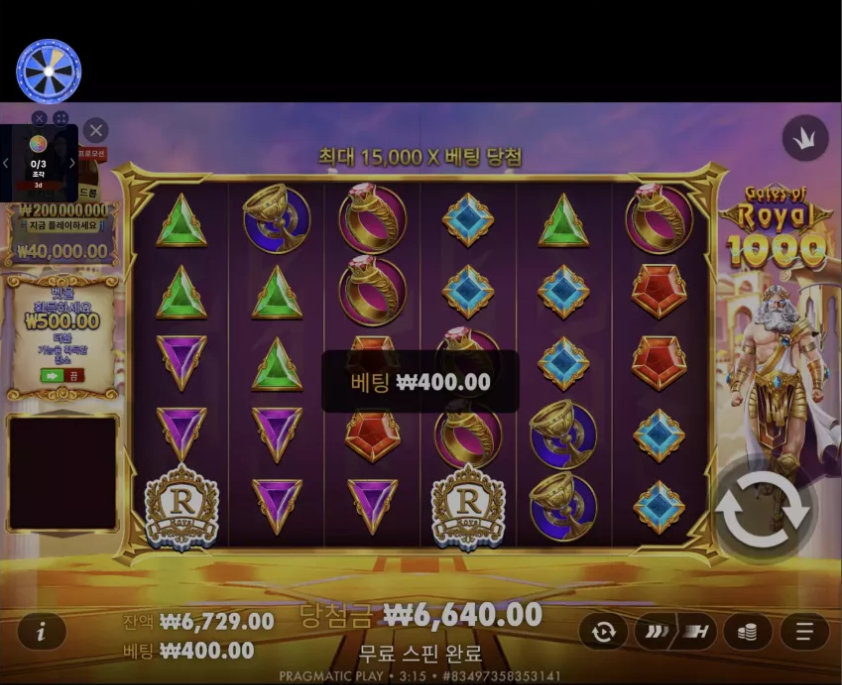Open the autoplay settings
The height and width of the screenshot is (685, 842).
click(x=603, y=631)
